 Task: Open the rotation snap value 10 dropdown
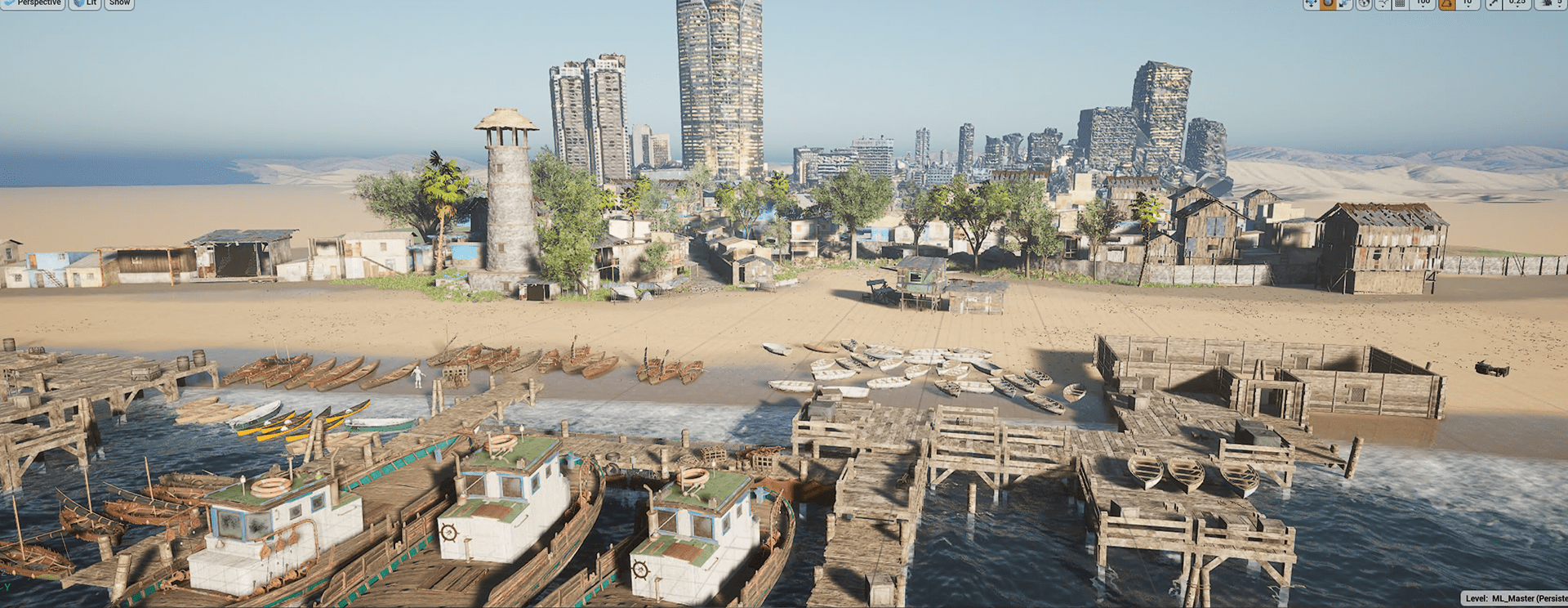point(1467,3)
